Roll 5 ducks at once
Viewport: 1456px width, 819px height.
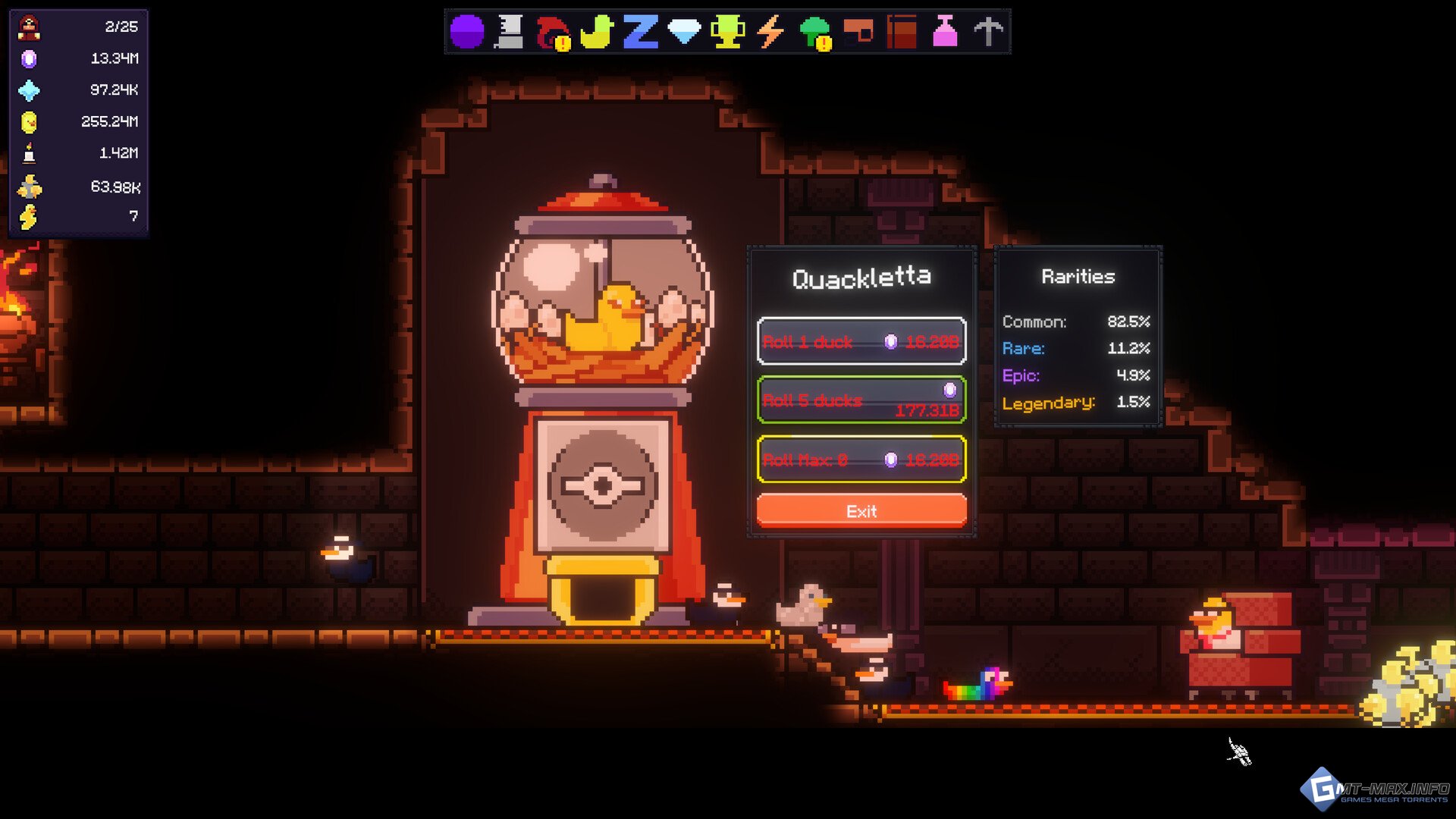coord(861,400)
